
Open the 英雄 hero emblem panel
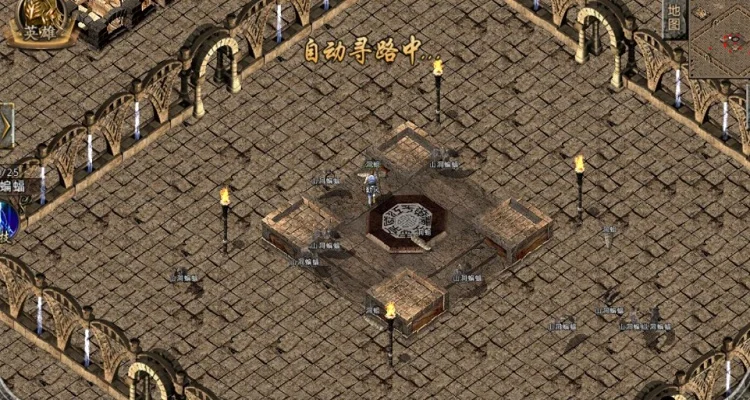[x=38, y=22]
